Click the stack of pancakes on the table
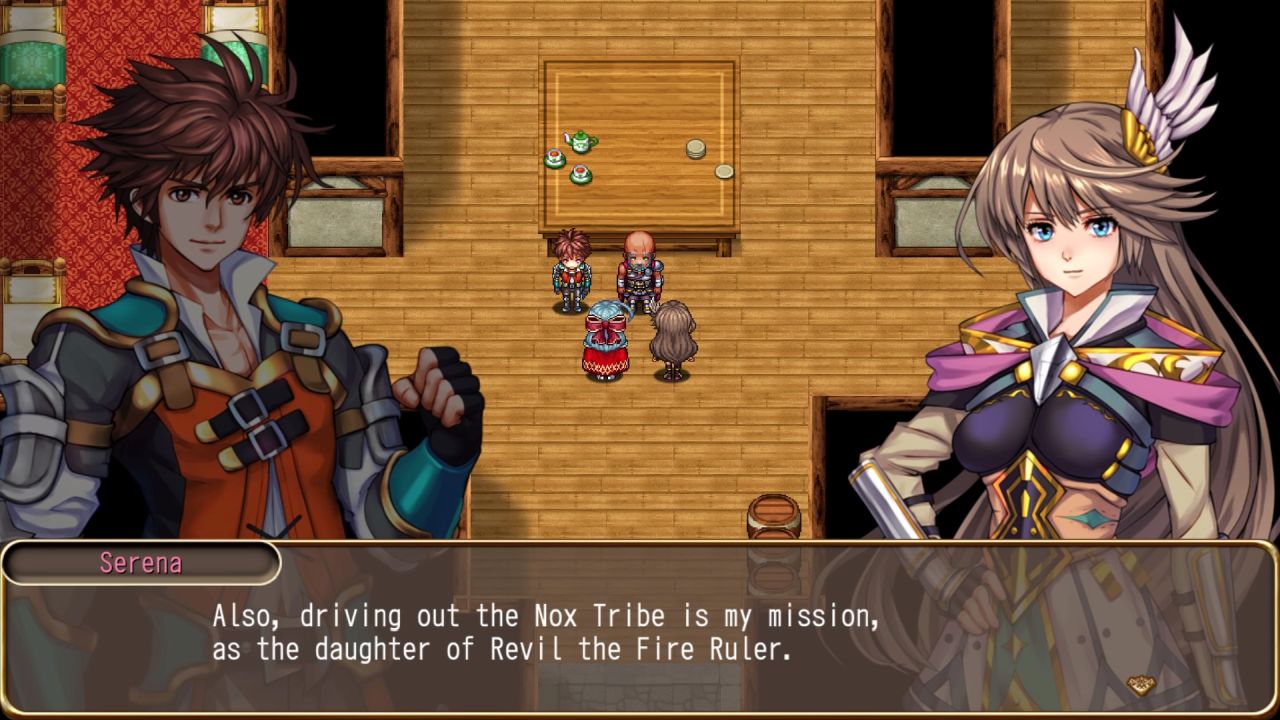 [x=695, y=148]
